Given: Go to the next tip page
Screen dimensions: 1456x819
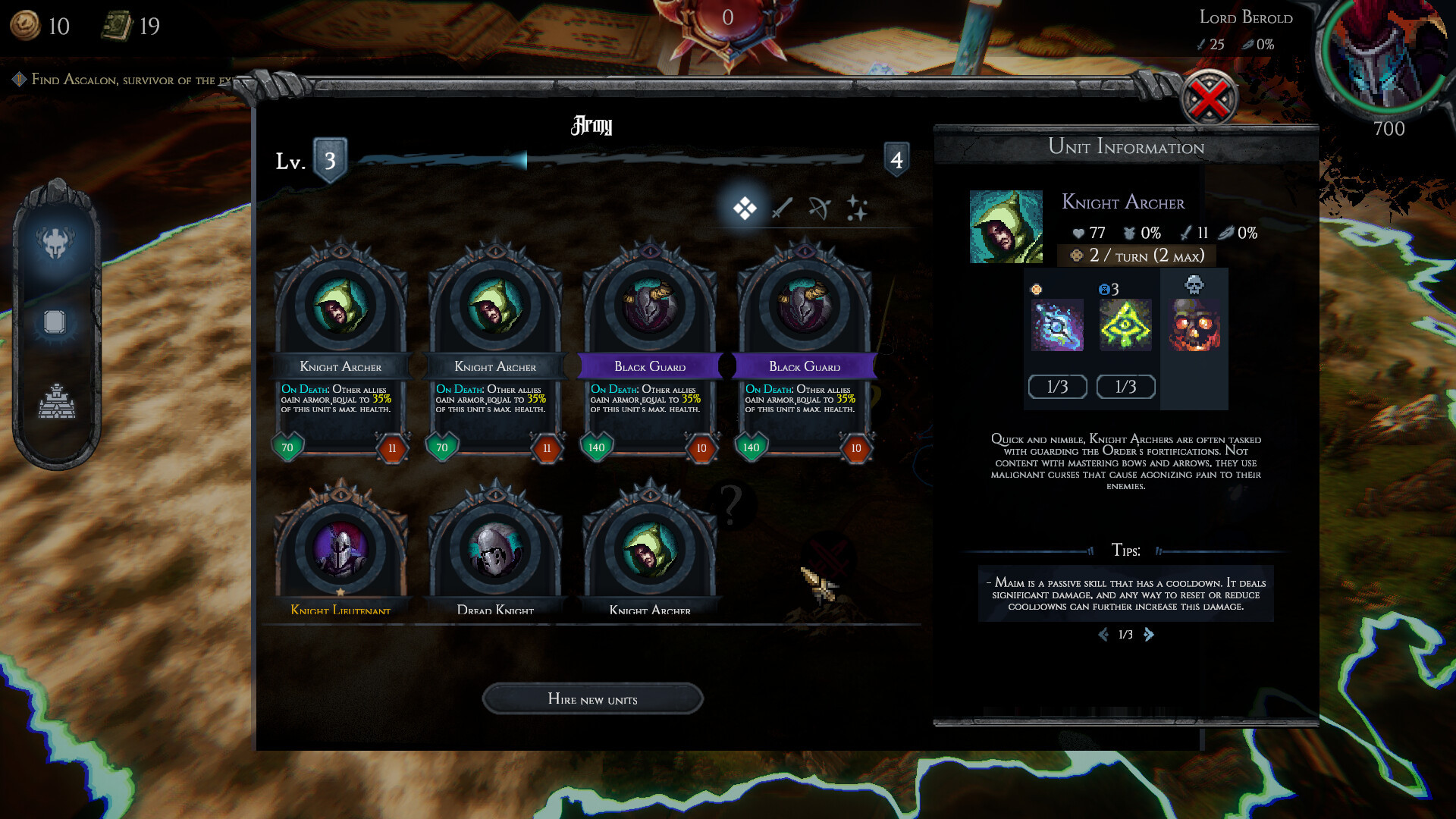Looking at the screenshot, I should [1149, 635].
